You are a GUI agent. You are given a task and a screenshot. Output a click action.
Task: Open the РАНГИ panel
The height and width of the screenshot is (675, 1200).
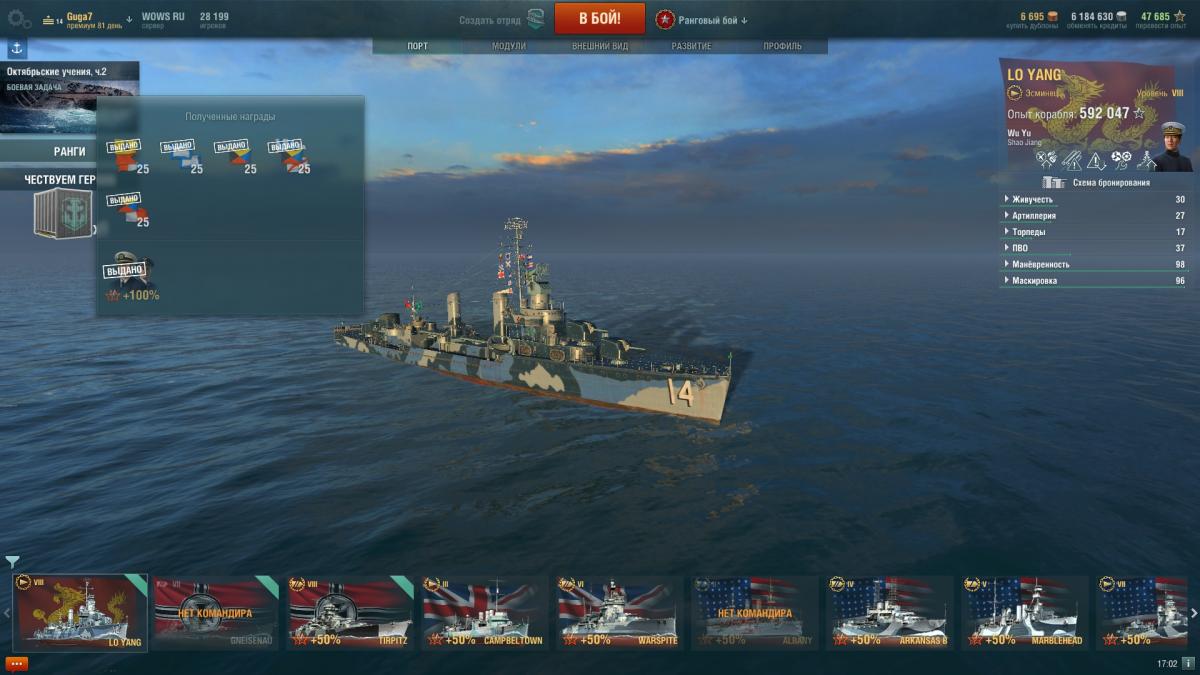(x=68, y=151)
